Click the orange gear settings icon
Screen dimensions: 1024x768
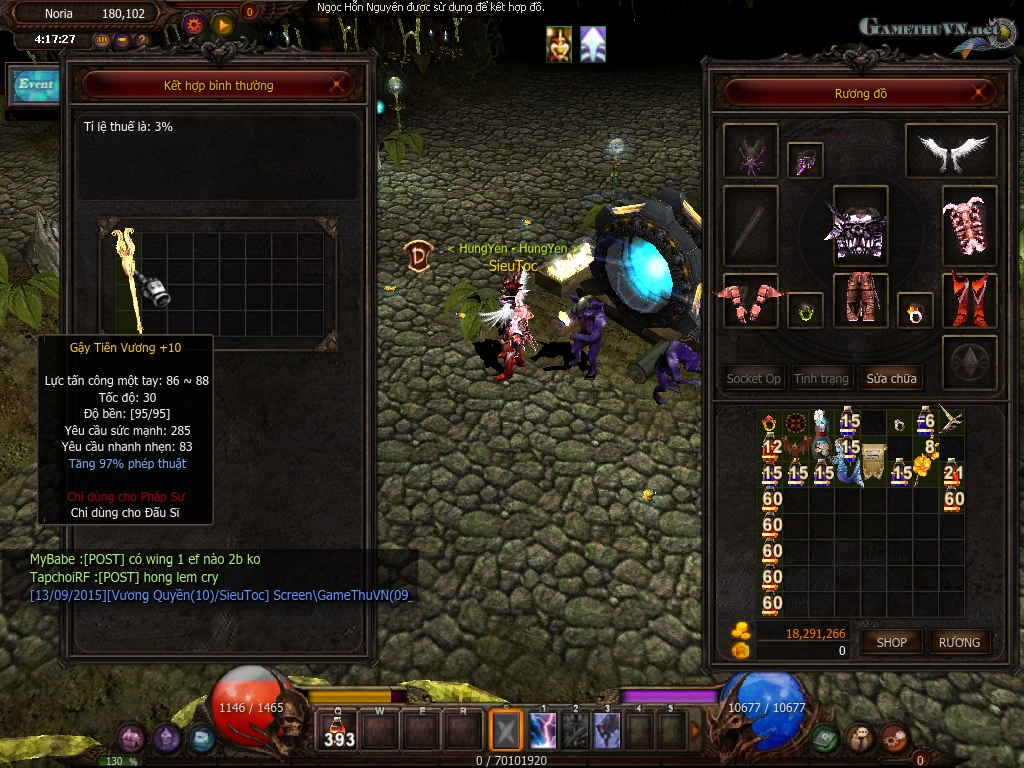click(193, 23)
